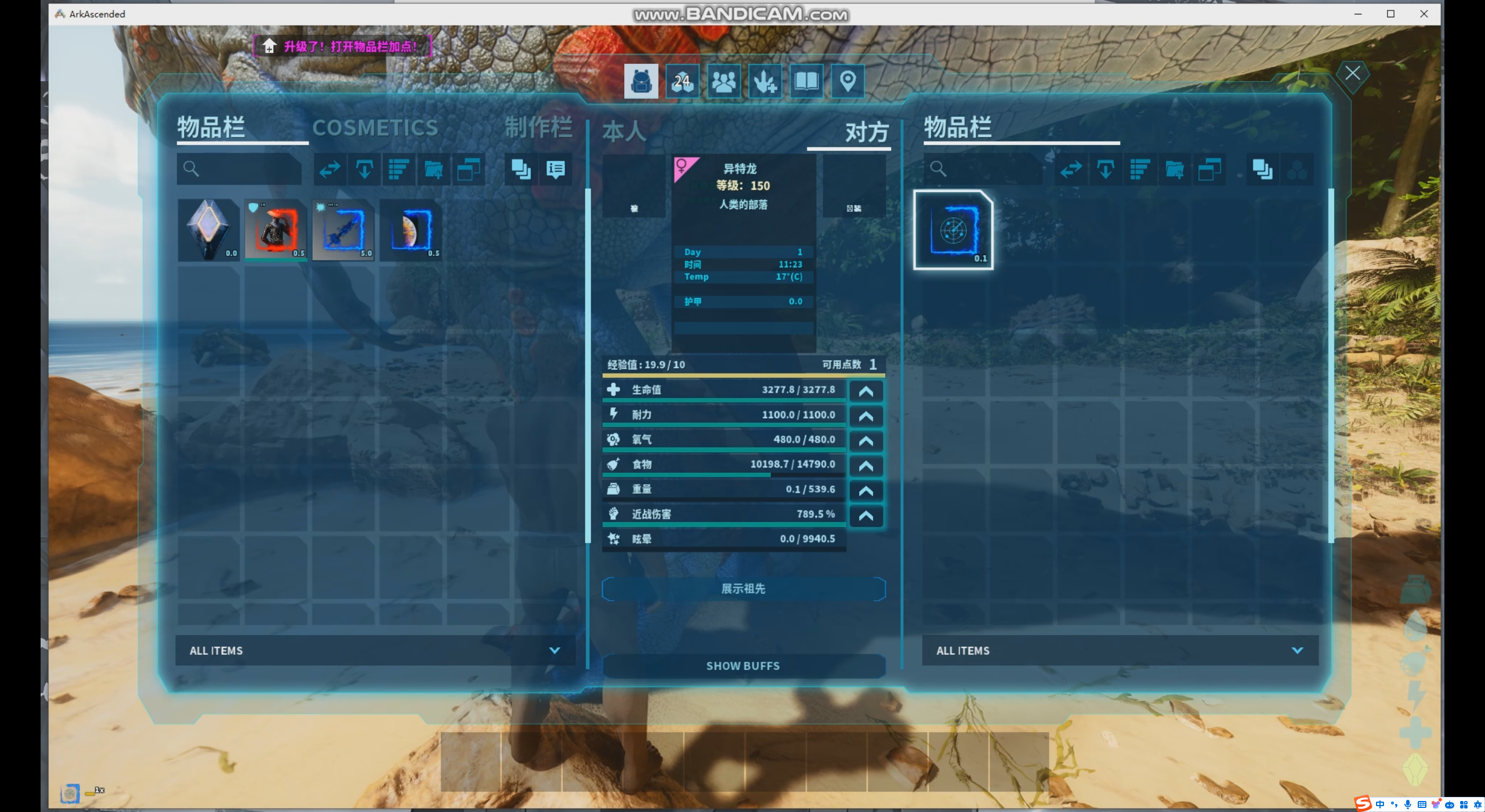The width and height of the screenshot is (1485, 812).
Task: Open the map pin icon
Action: click(847, 82)
